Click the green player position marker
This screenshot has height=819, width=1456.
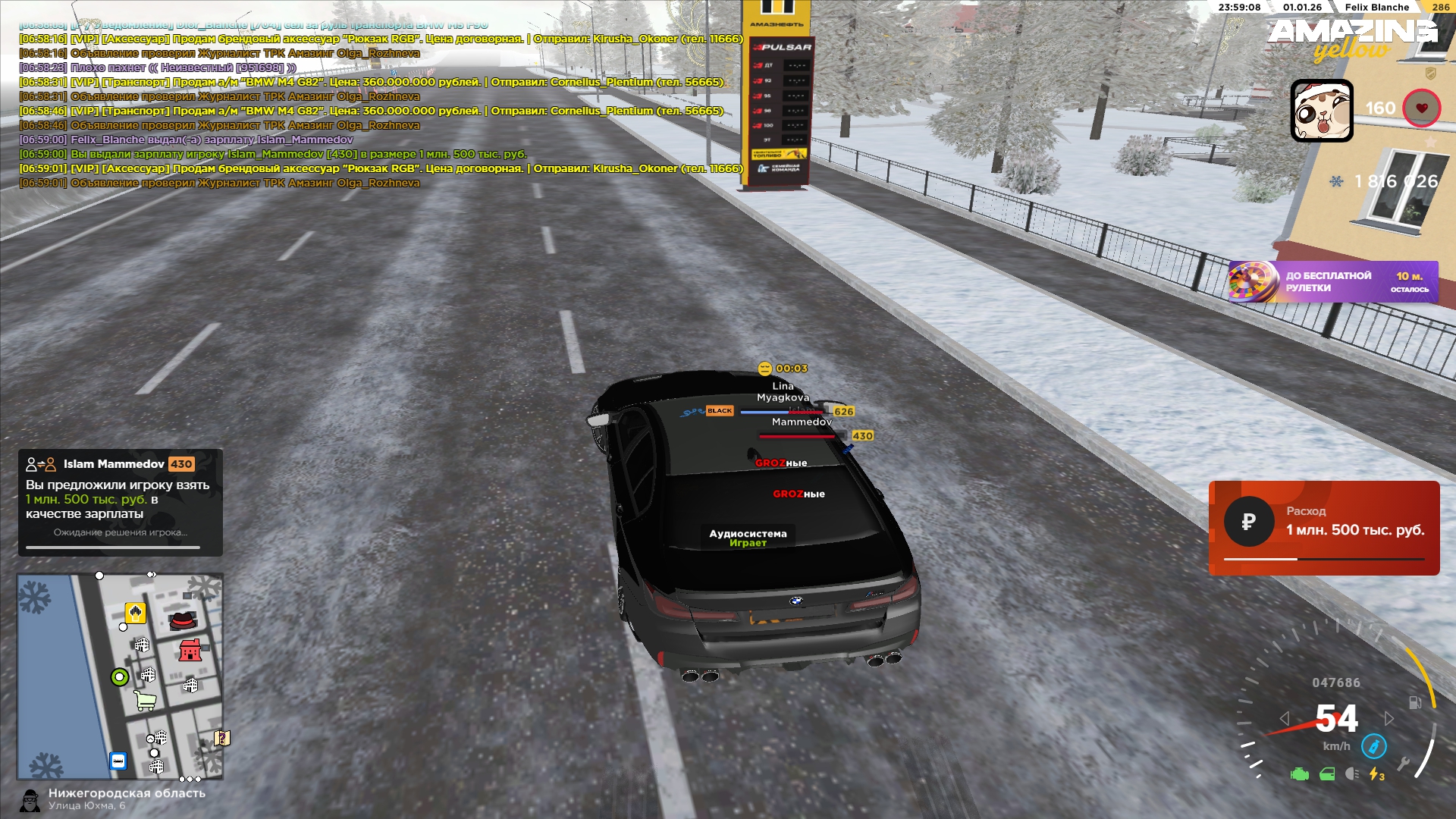[120, 677]
